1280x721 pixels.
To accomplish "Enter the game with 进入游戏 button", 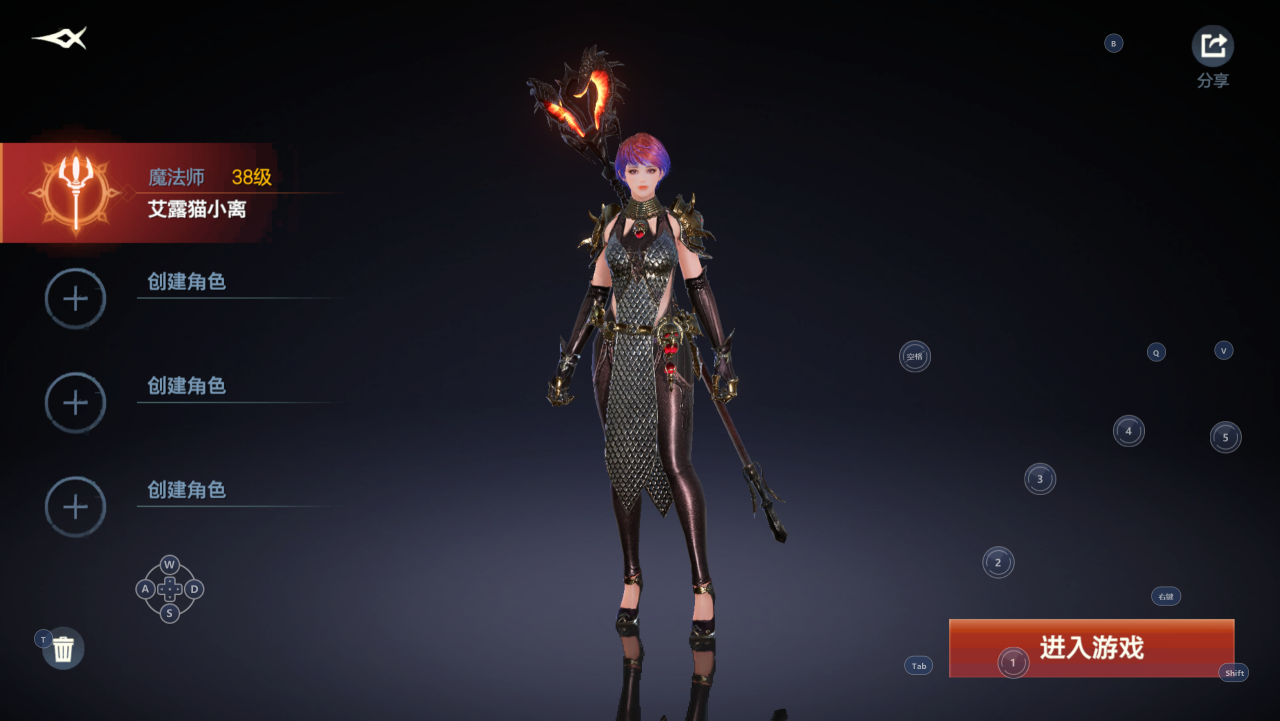I will coord(1091,648).
